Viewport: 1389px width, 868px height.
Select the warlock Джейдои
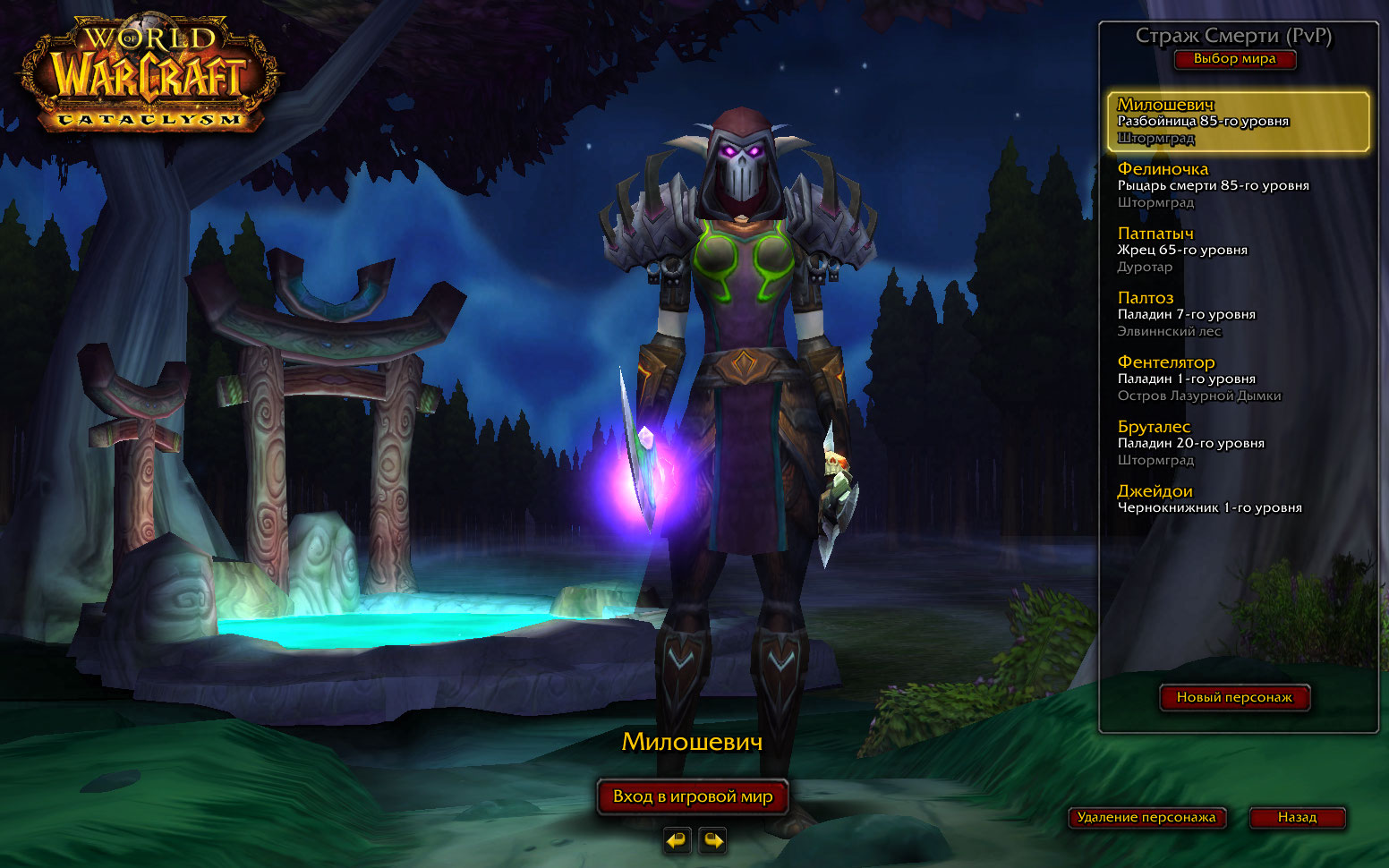(1238, 499)
